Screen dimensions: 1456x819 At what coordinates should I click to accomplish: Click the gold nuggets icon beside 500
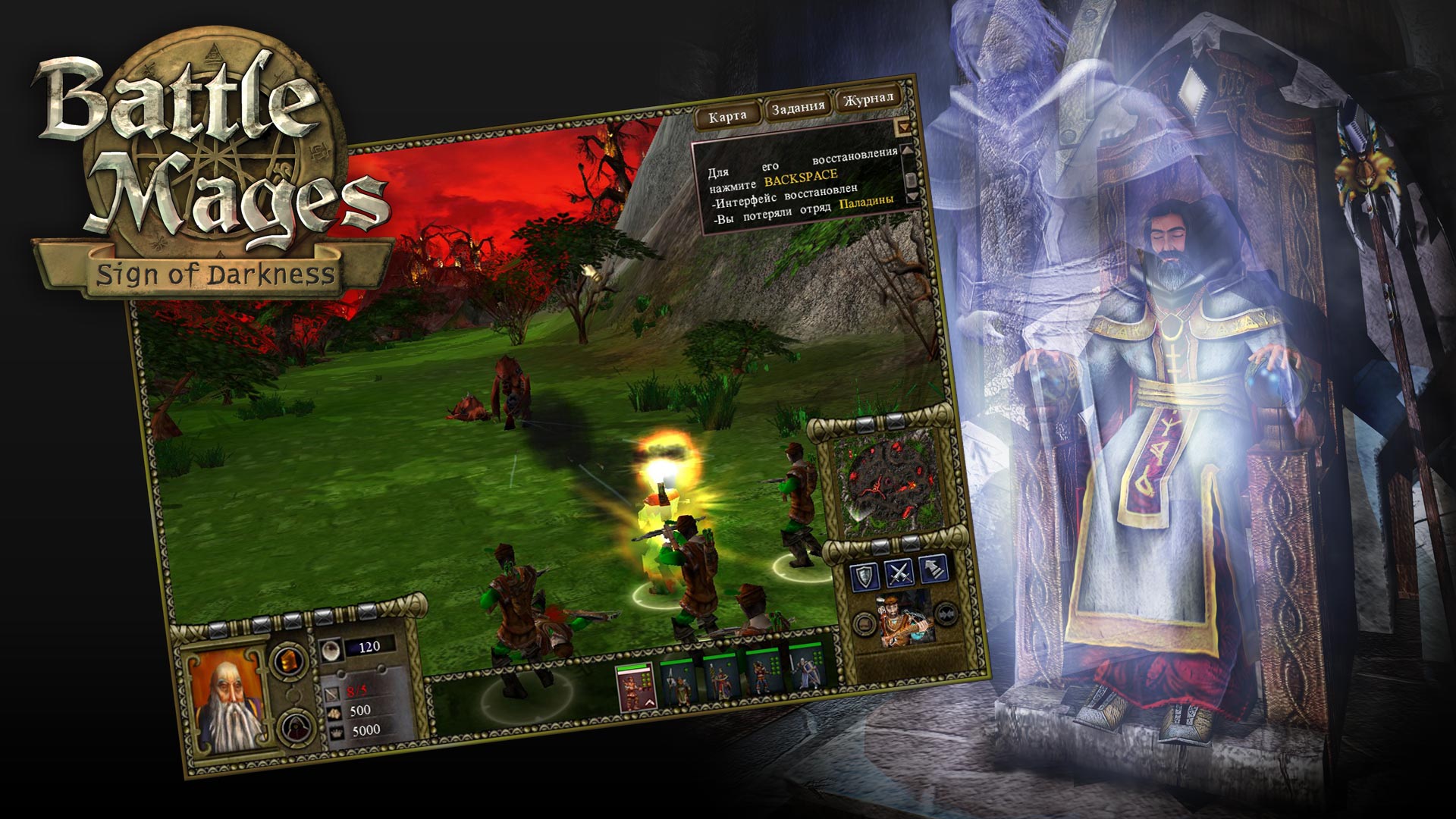[335, 714]
